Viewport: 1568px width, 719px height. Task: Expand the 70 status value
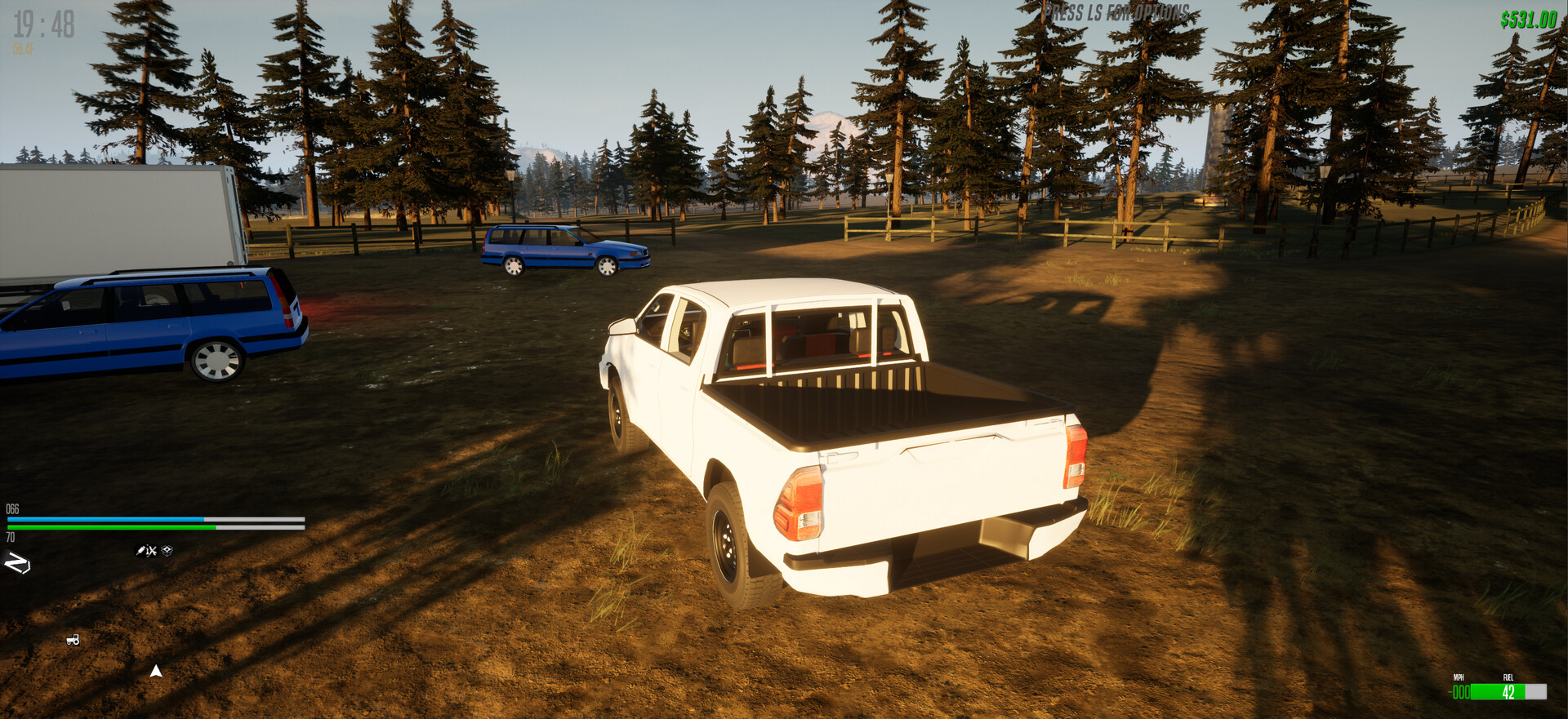point(11,539)
